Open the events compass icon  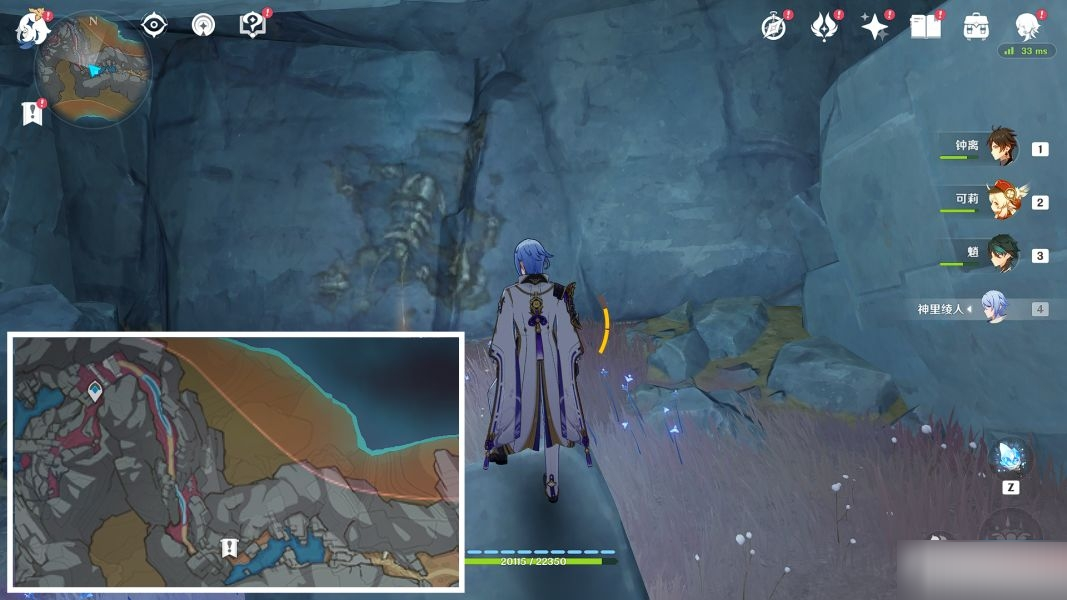(x=774, y=27)
